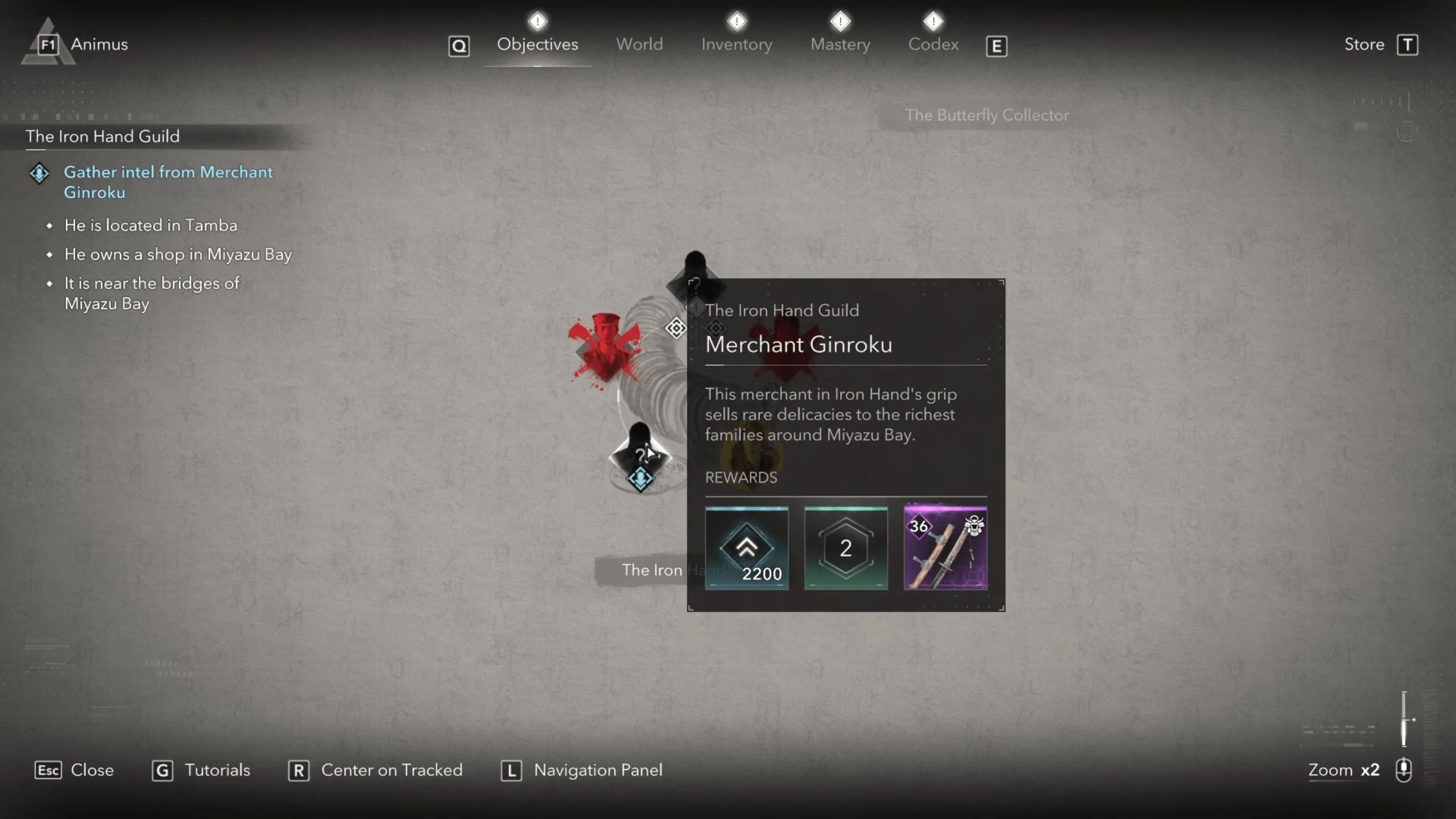Open the Store in top right corner

(1364, 44)
